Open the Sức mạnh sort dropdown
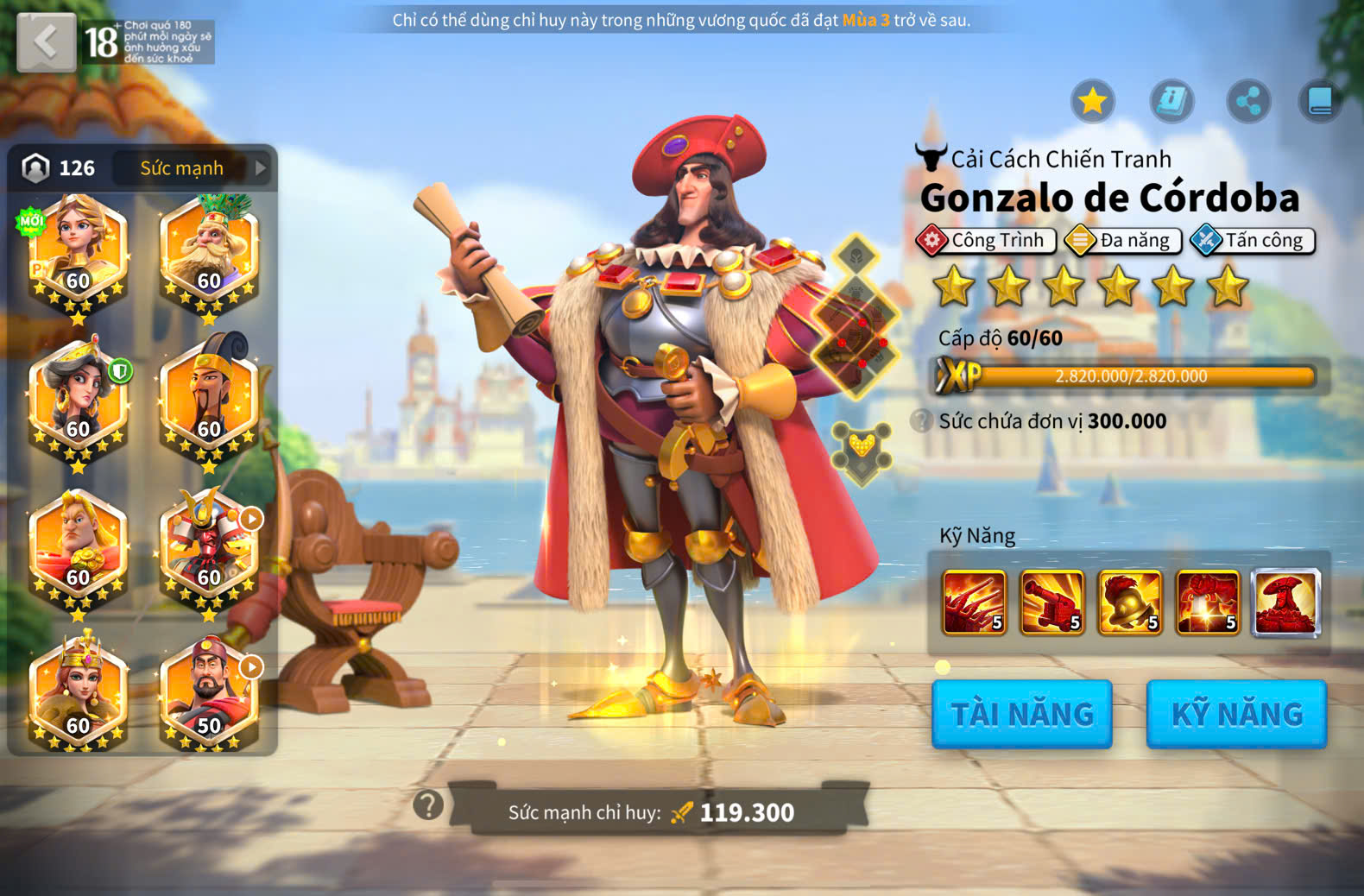The width and height of the screenshot is (1364, 896). point(194,168)
